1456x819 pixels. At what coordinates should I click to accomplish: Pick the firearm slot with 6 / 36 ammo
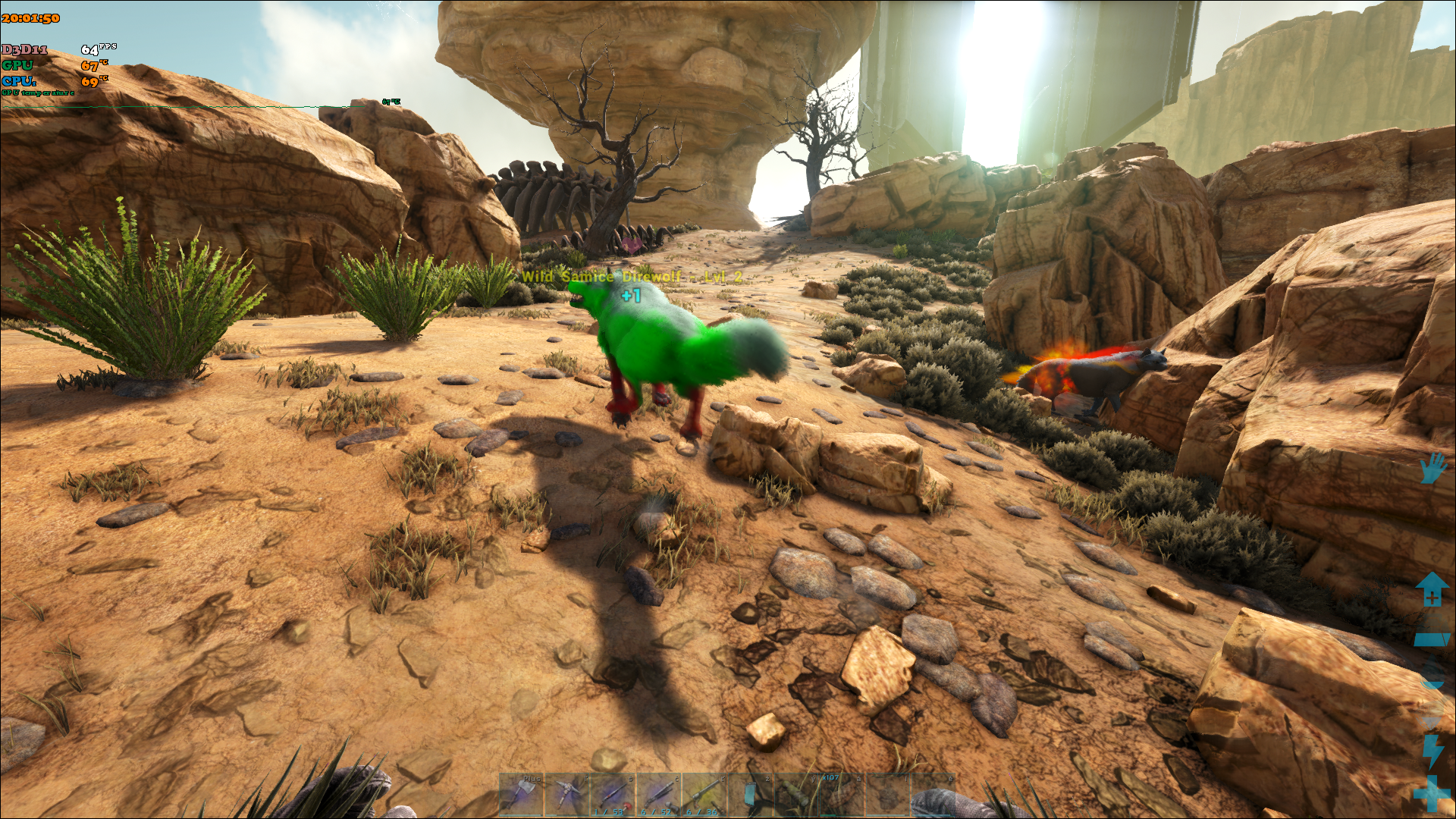[x=704, y=795]
